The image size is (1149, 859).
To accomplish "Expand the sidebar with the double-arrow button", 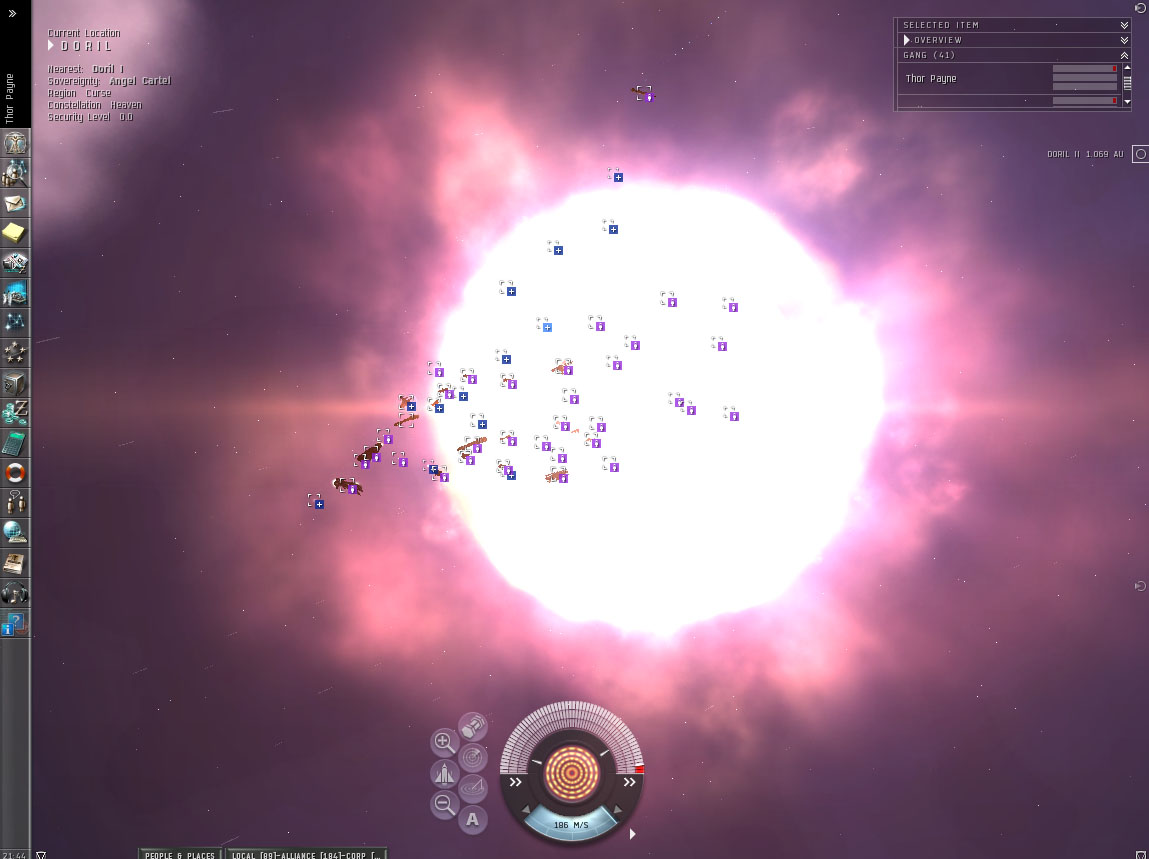I will point(13,14).
